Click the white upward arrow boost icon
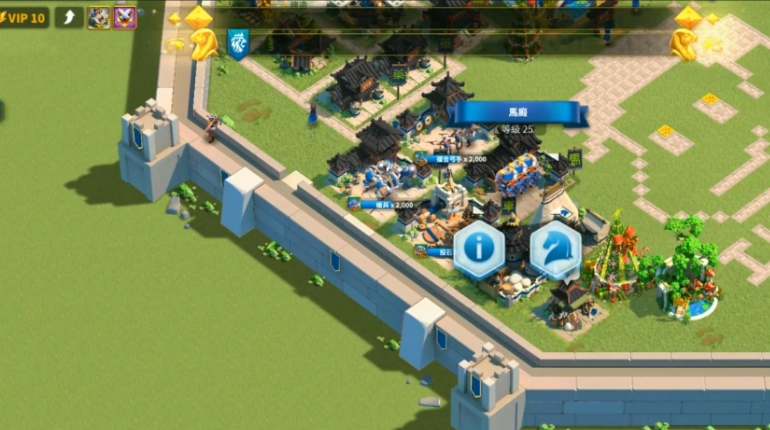Viewport: 770px width, 430px height. (x=69, y=17)
